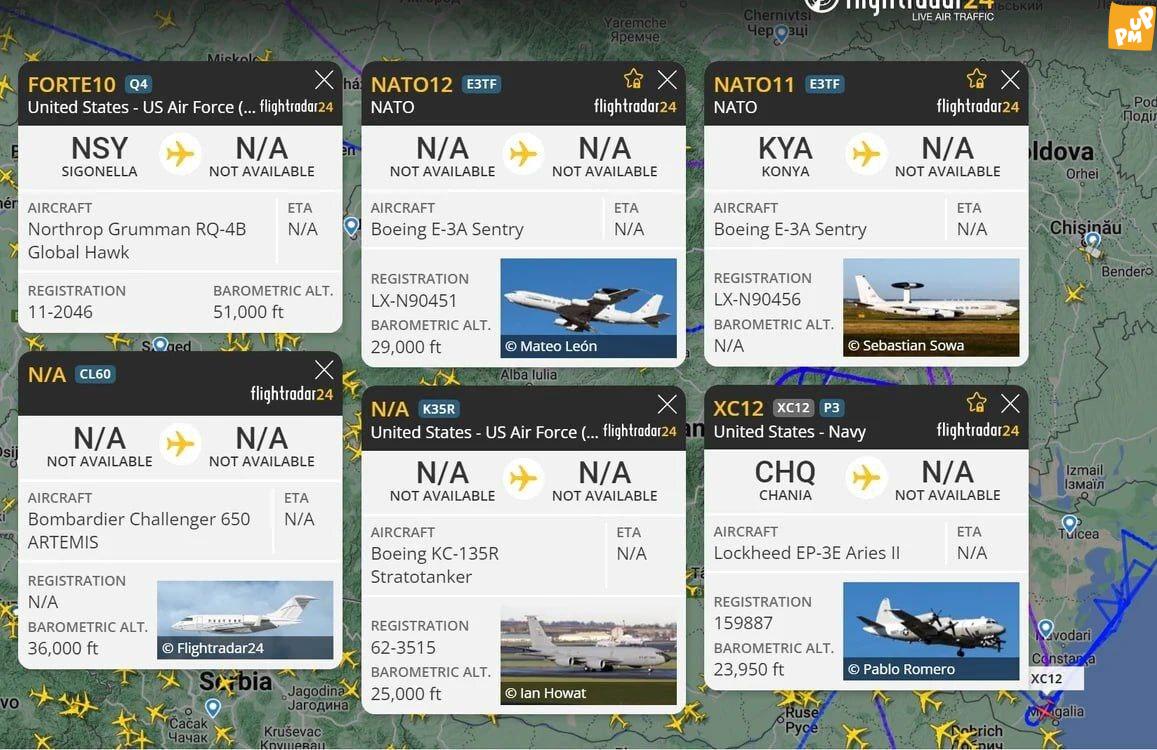1157x750 pixels.
Task: Close the Challenger 650 ARTEMIS card
Action: [x=324, y=370]
